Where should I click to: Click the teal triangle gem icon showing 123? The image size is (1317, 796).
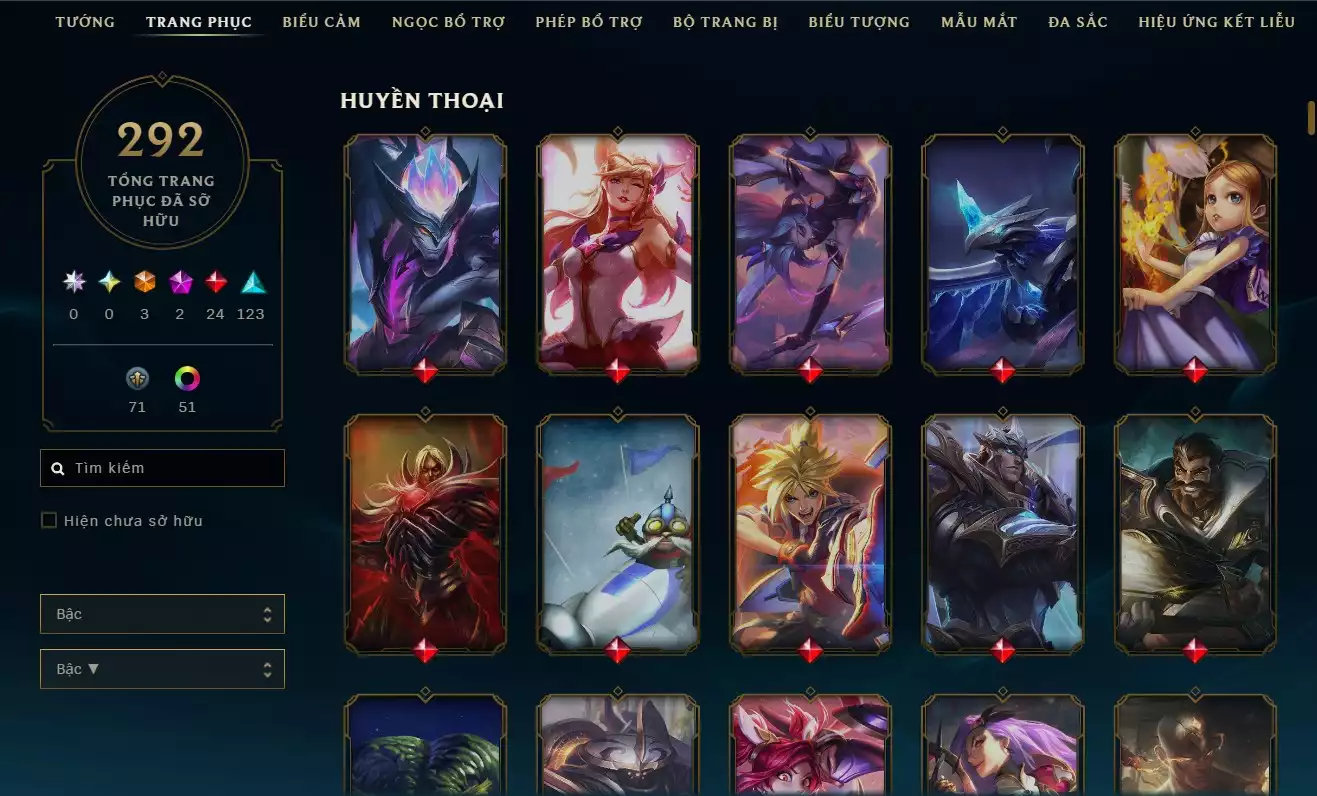(251, 283)
